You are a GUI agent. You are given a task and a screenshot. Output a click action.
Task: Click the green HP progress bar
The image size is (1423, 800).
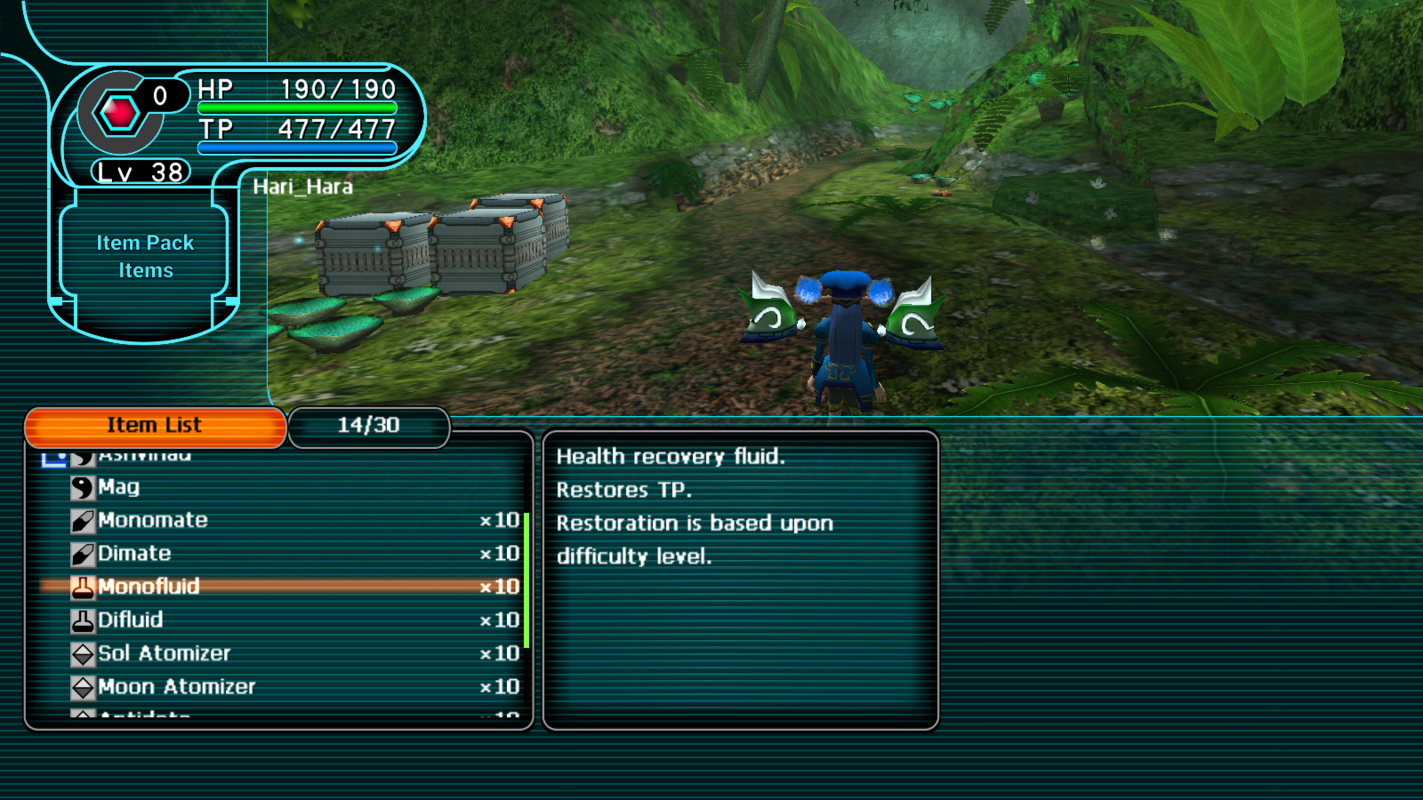coord(295,105)
